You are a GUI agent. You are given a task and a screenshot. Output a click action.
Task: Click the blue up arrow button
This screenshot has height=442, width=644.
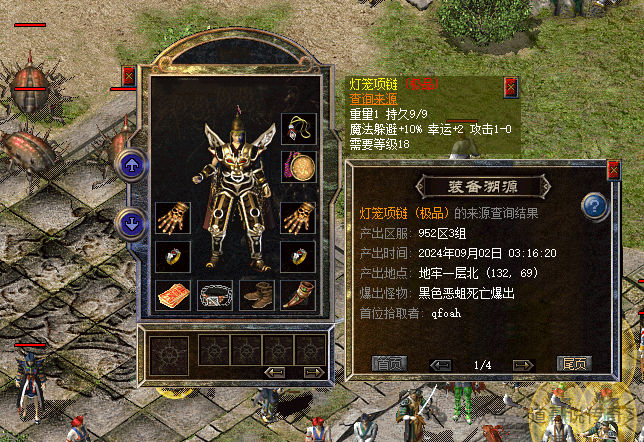click(x=130, y=165)
